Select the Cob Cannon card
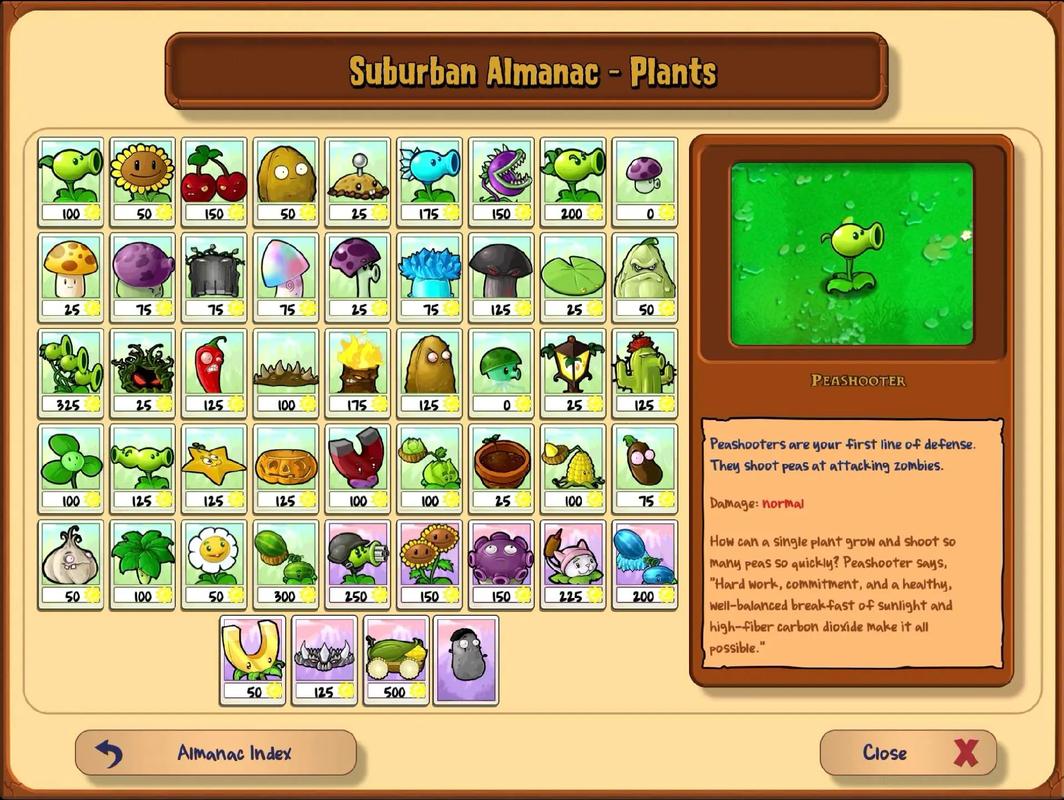Screen dimensions: 1064x800 point(395,659)
